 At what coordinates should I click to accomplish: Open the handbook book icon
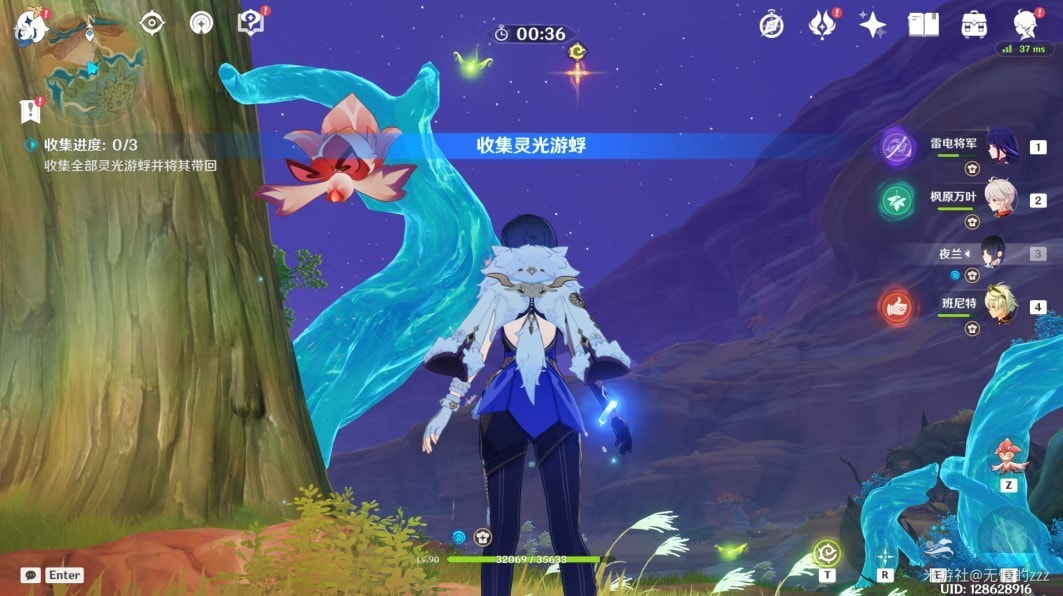[923, 25]
